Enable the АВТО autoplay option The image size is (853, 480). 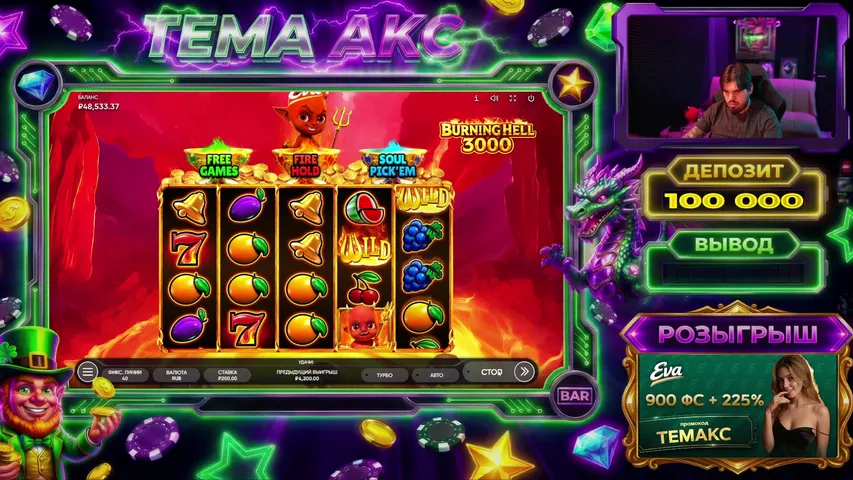click(437, 374)
